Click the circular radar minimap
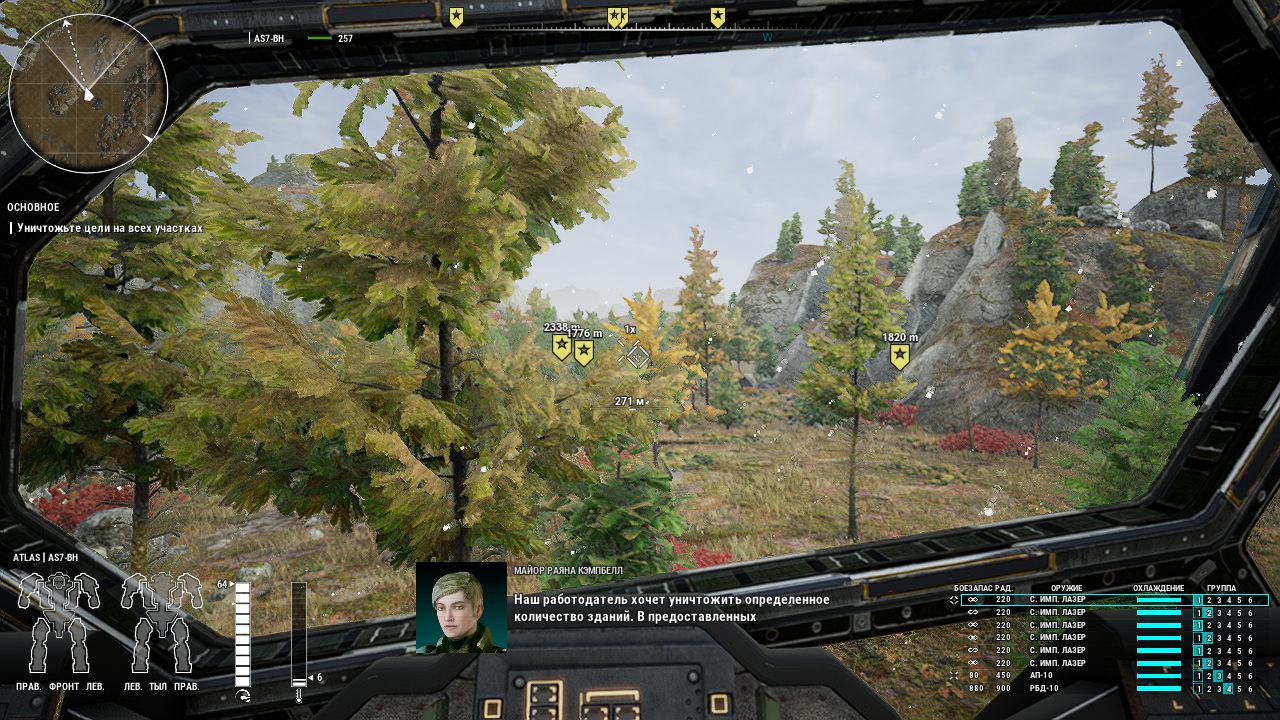 point(88,94)
